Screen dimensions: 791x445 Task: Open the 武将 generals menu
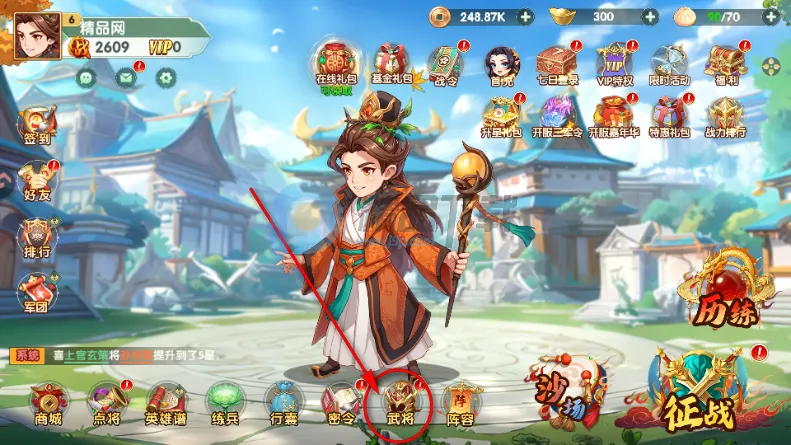coord(406,404)
